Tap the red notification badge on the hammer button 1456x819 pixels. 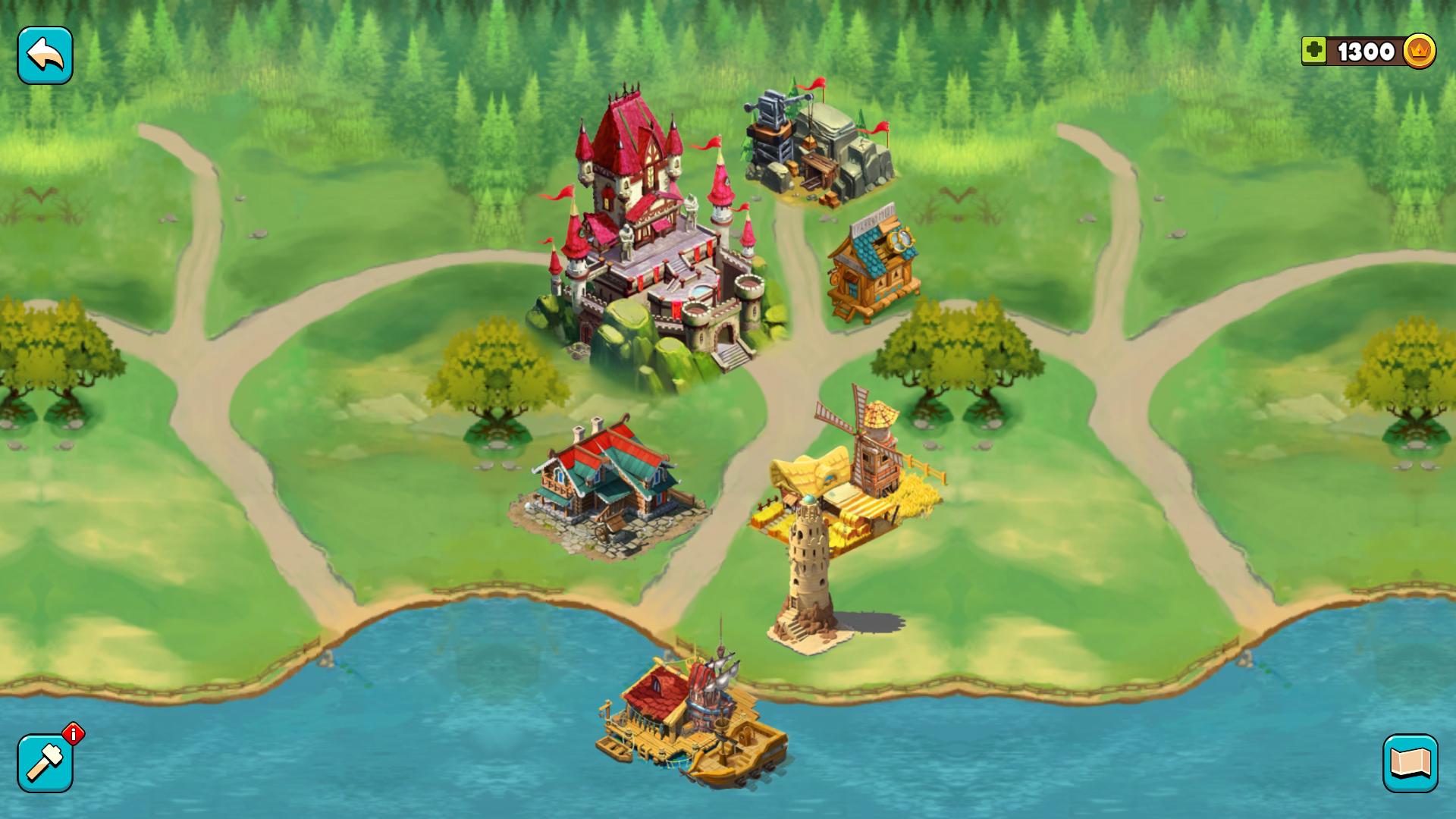[72, 733]
